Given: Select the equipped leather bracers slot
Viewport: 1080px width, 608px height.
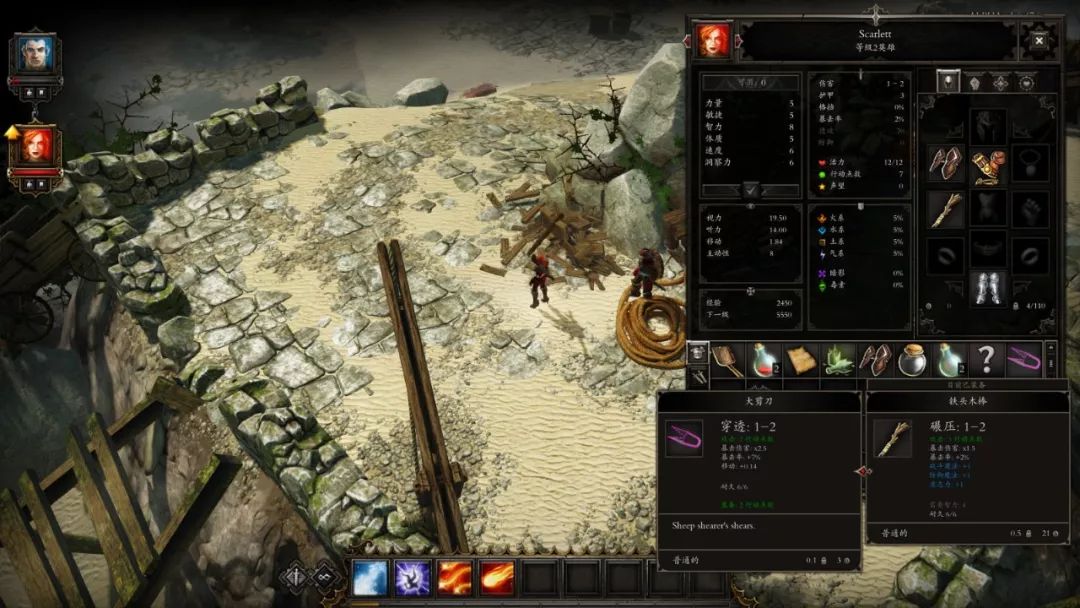Looking at the screenshot, I should pyautogui.click(x=945, y=163).
